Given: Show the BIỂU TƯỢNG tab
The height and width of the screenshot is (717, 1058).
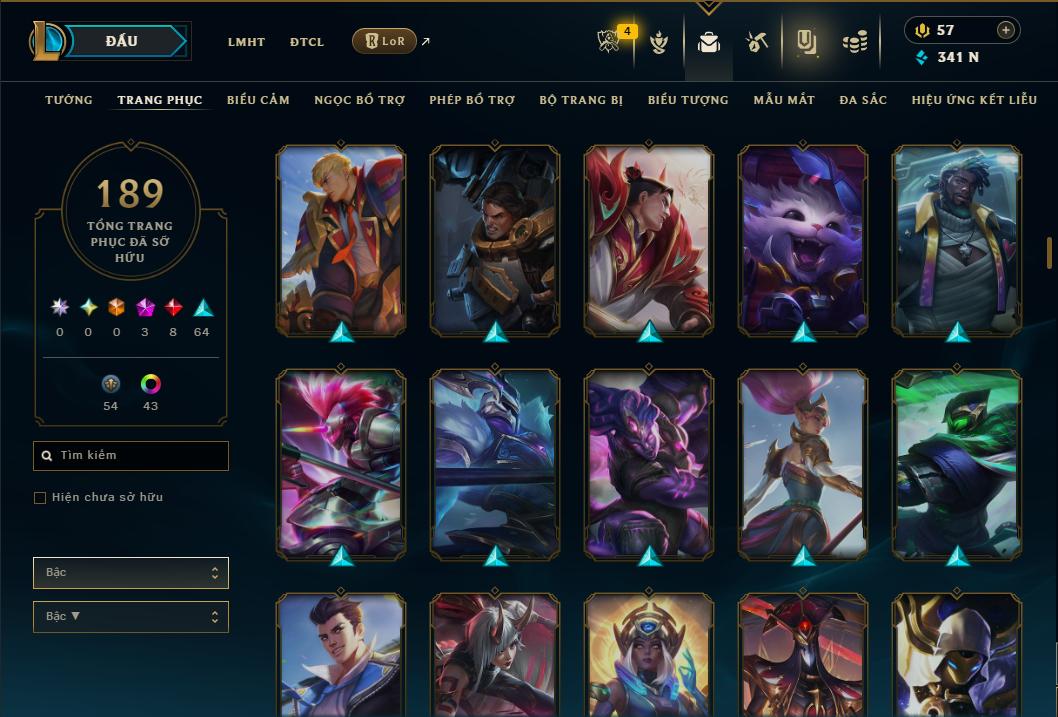Looking at the screenshot, I should tap(688, 100).
